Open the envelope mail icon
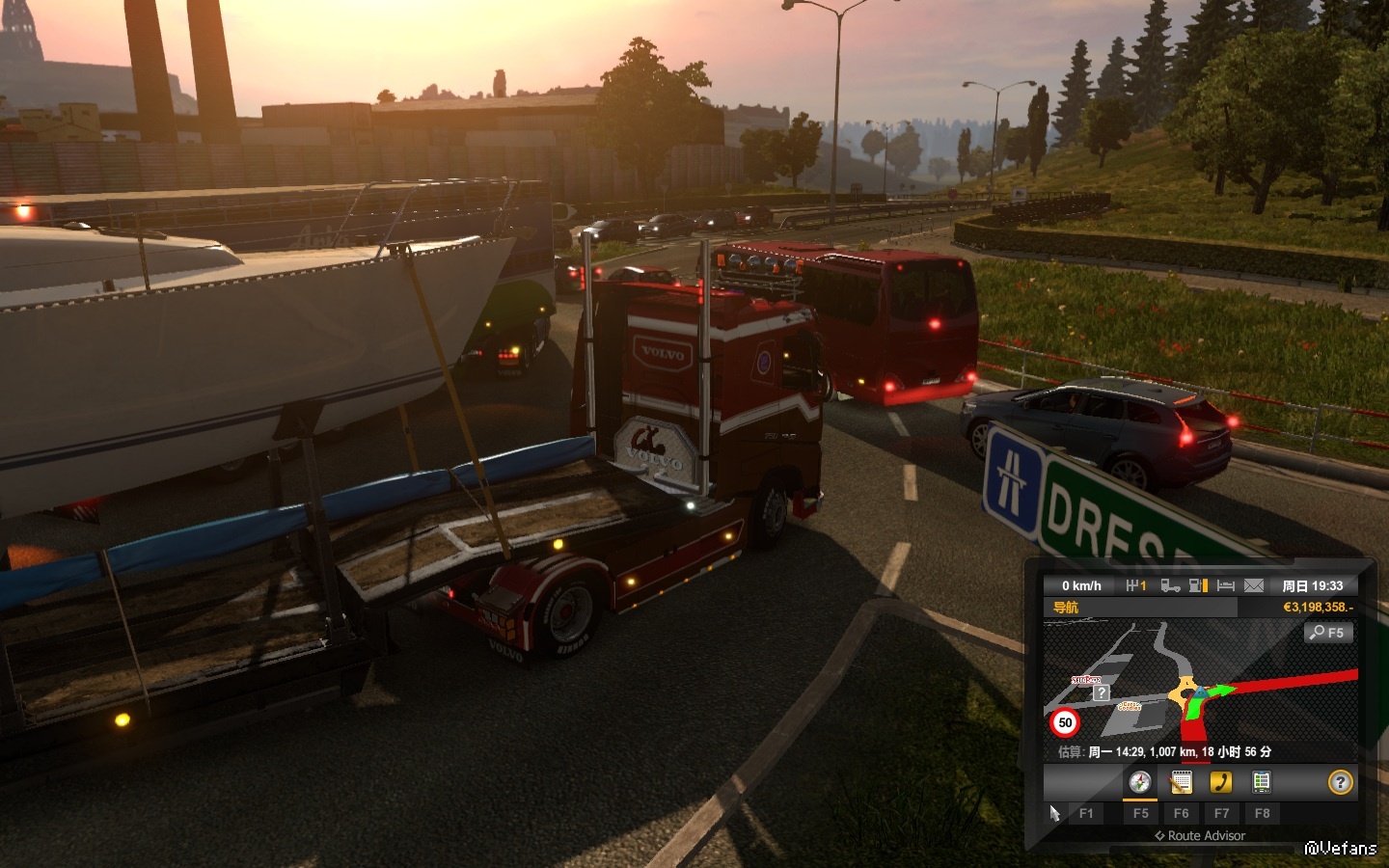 pyautogui.click(x=1254, y=585)
